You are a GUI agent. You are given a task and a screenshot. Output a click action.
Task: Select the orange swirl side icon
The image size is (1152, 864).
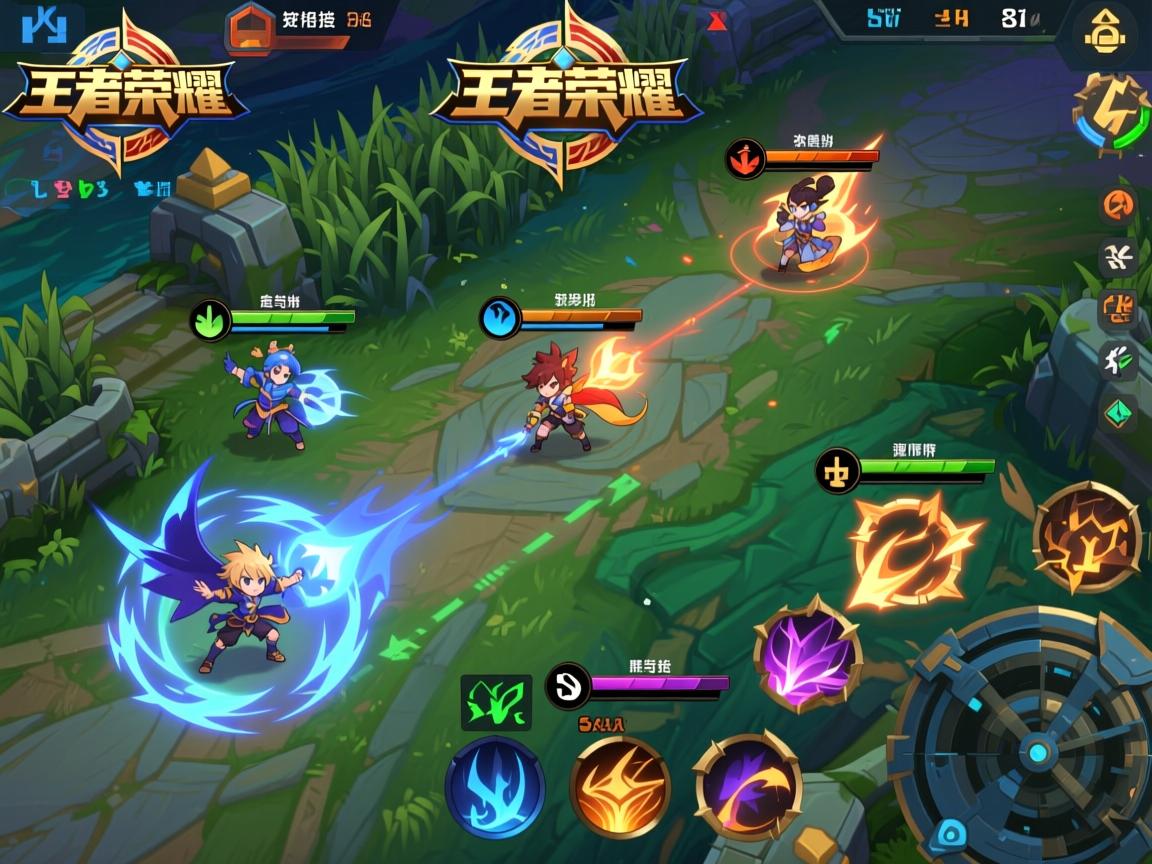[1118, 205]
